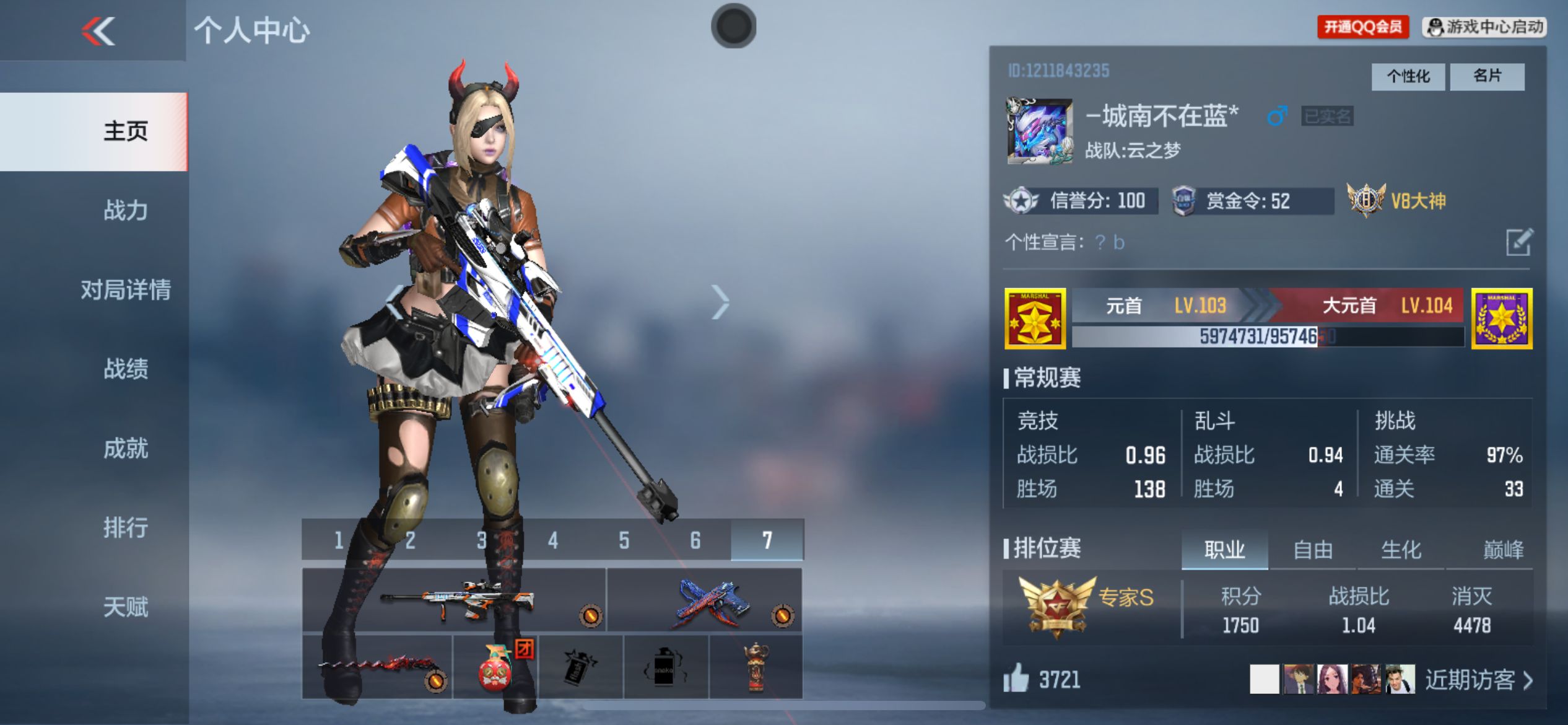Open the 名片 button
Image resolution: width=1568 pixels, height=725 pixels.
1487,77
